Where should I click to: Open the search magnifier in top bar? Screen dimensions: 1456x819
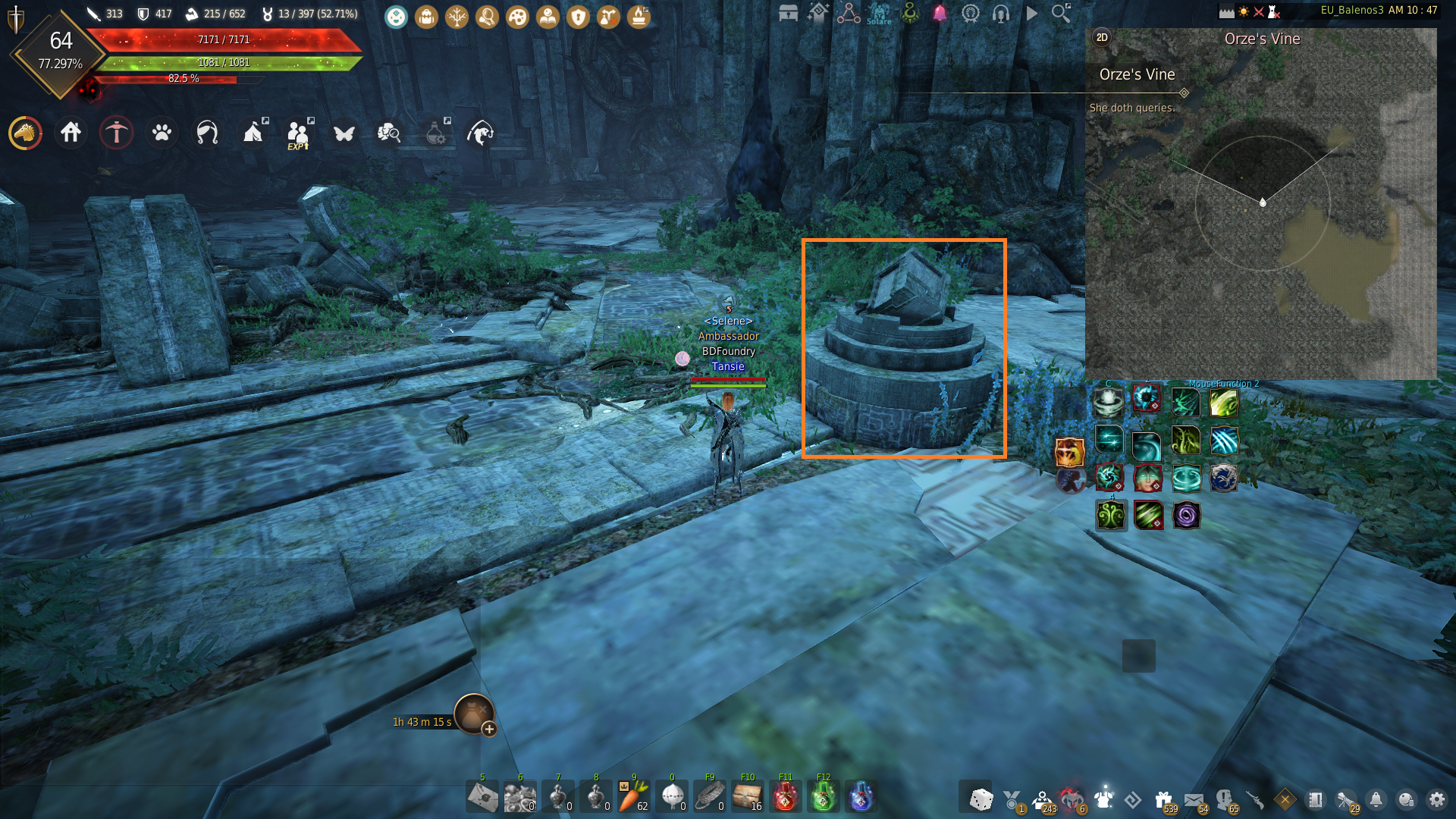(x=1059, y=13)
